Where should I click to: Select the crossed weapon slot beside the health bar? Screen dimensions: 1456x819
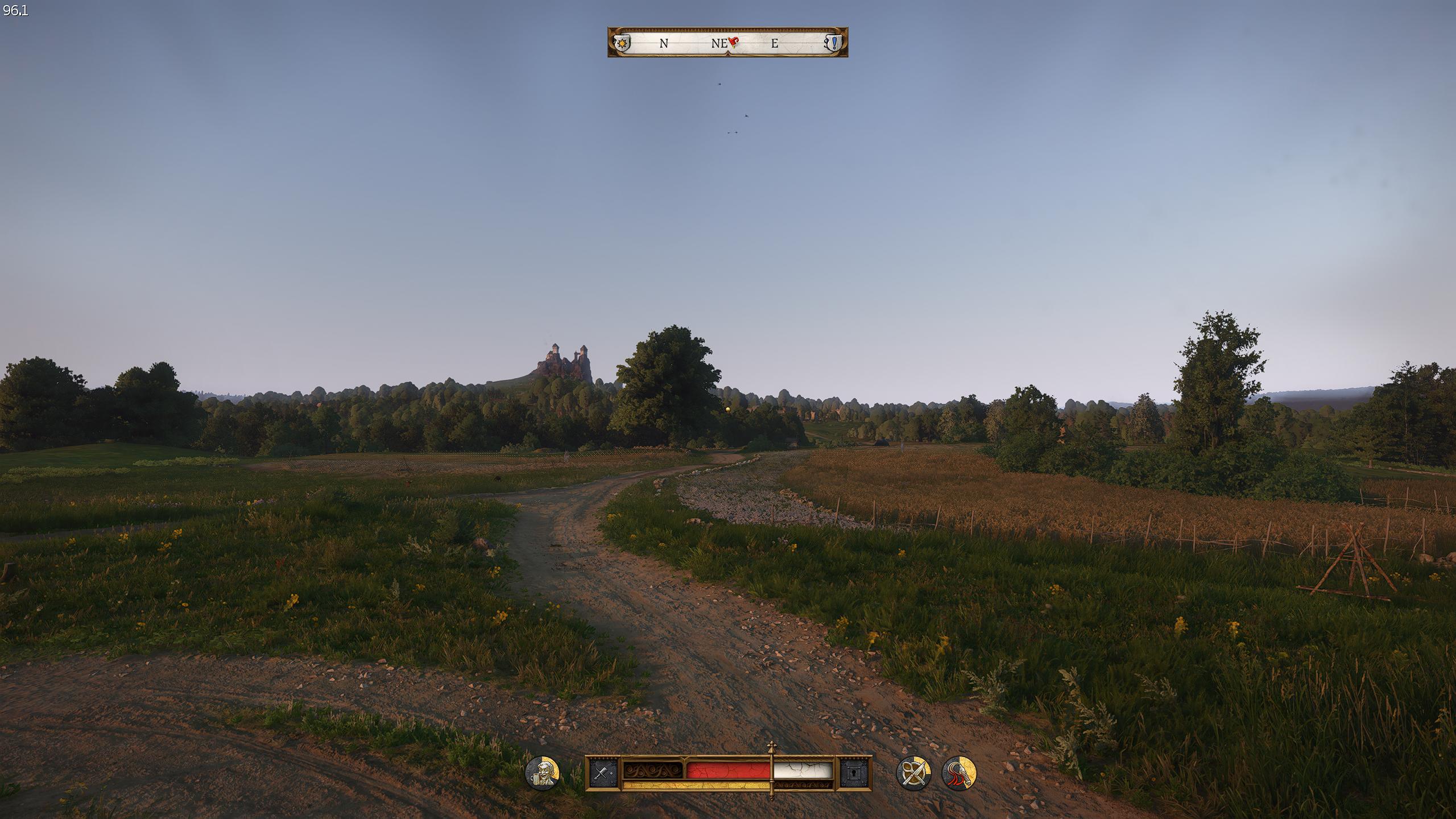point(603,773)
